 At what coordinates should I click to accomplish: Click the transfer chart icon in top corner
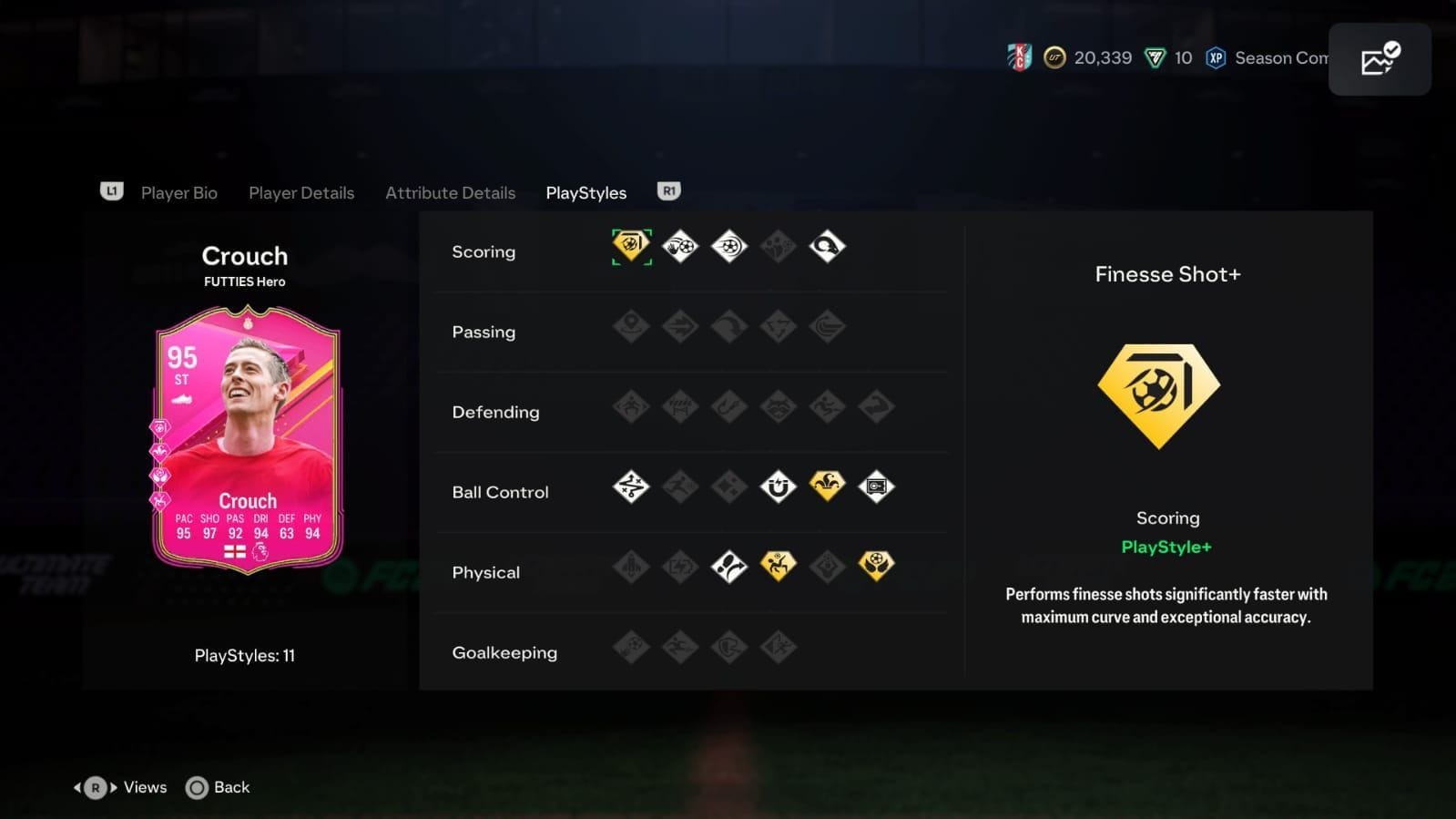tap(1379, 58)
